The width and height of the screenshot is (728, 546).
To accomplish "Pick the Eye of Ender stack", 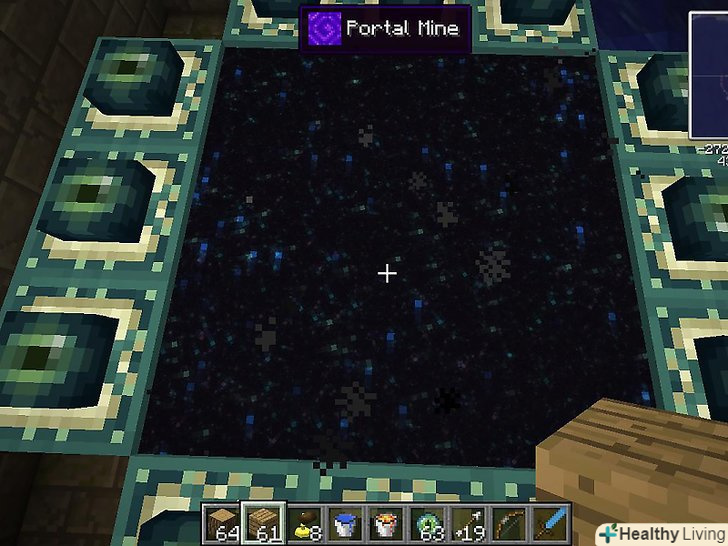I will coord(430,521).
